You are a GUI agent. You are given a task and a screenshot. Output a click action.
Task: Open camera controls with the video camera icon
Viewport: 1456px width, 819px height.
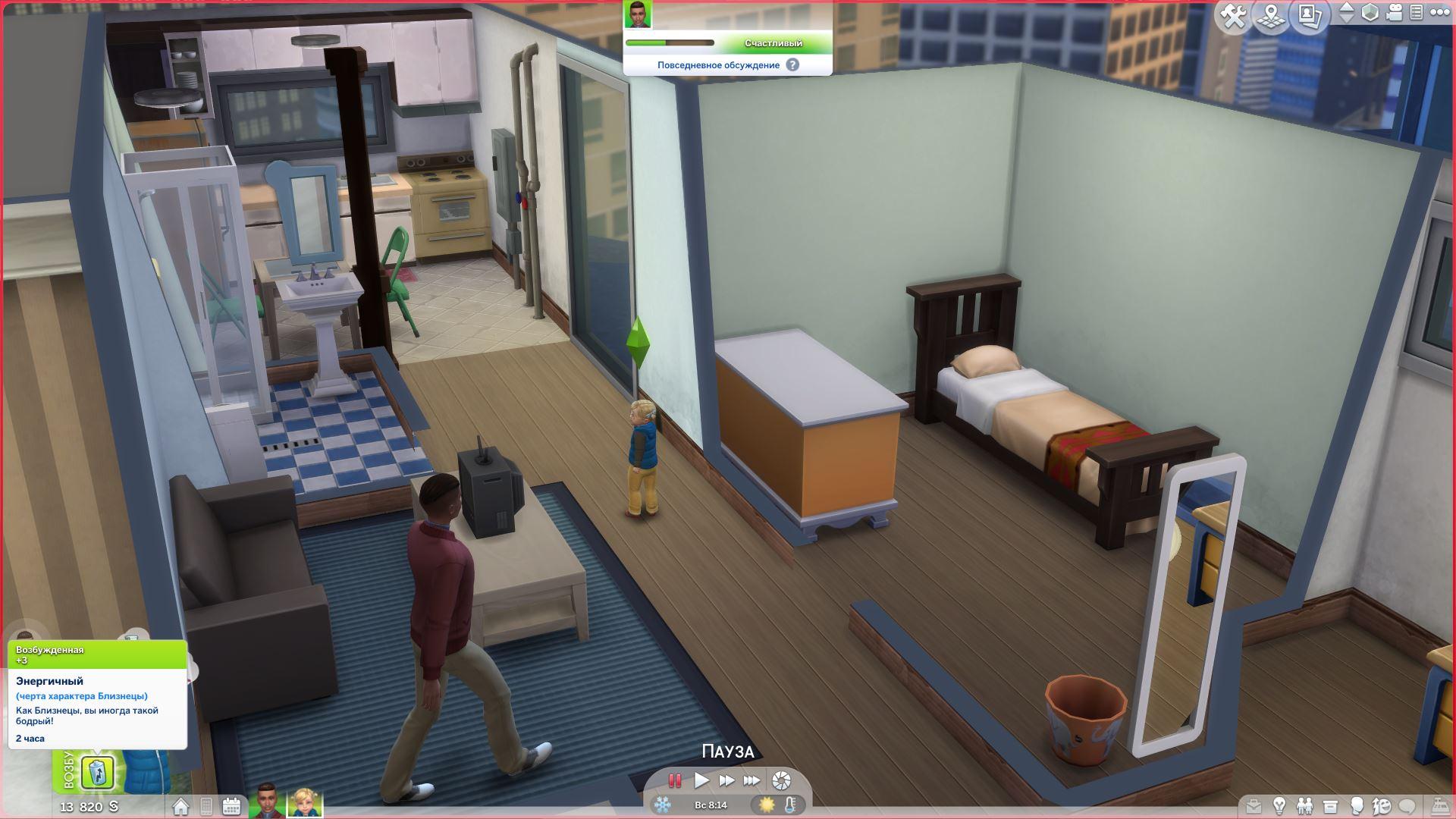pos(1394,13)
